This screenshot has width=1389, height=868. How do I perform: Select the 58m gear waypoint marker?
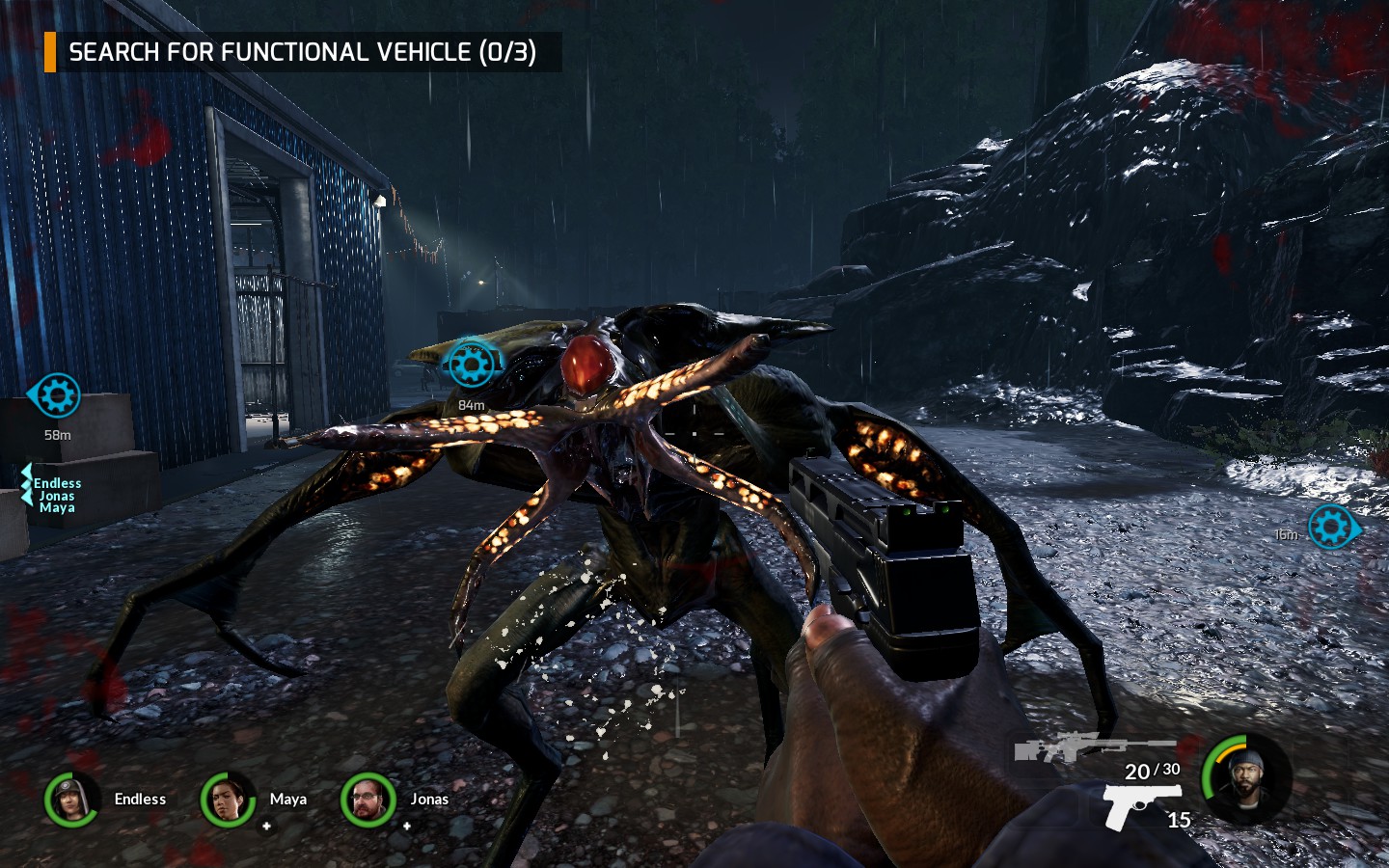tap(58, 393)
